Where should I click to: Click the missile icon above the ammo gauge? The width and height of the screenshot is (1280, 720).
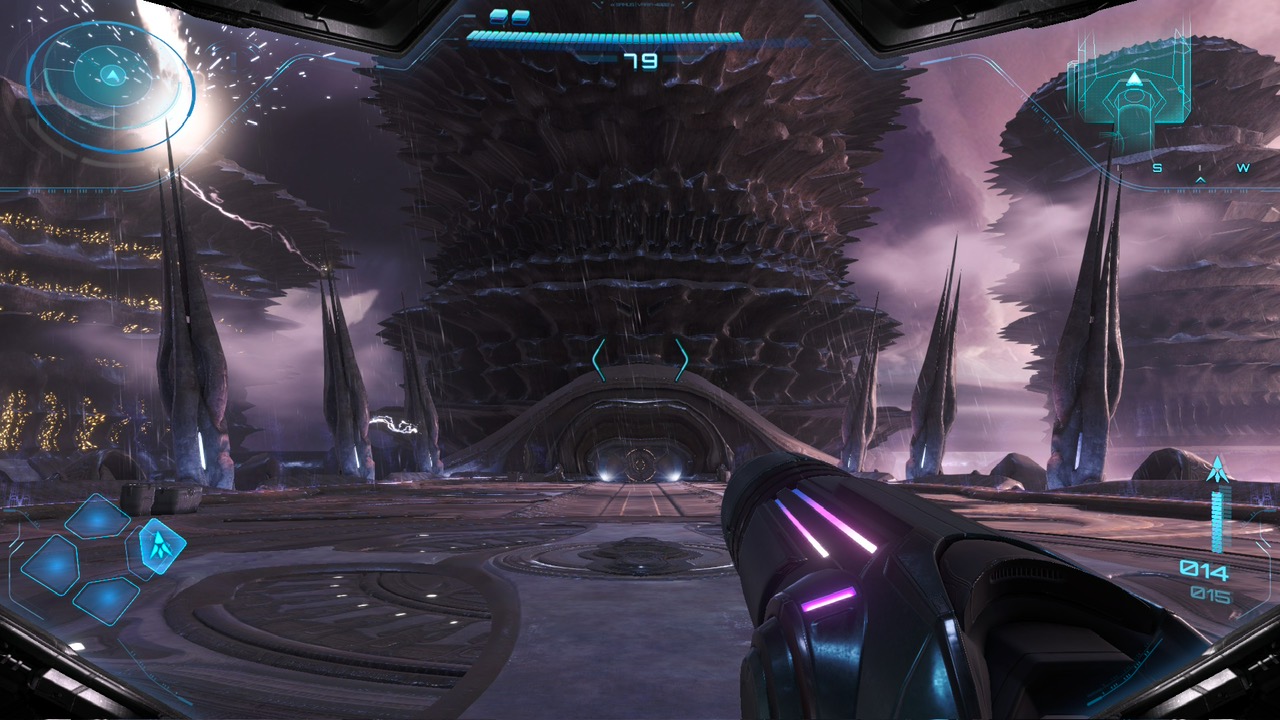point(1217,469)
